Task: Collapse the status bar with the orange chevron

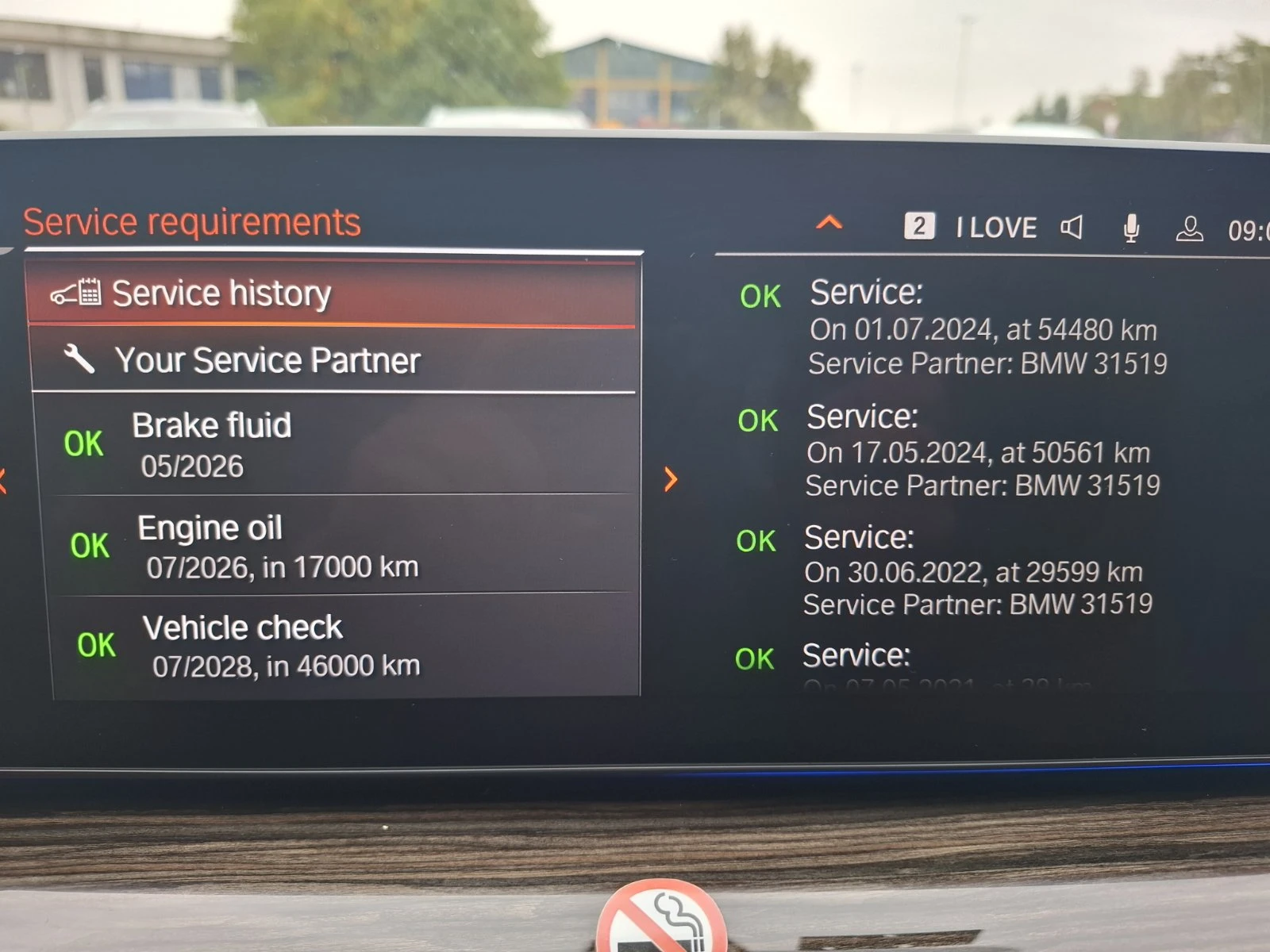Action: [x=829, y=224]
